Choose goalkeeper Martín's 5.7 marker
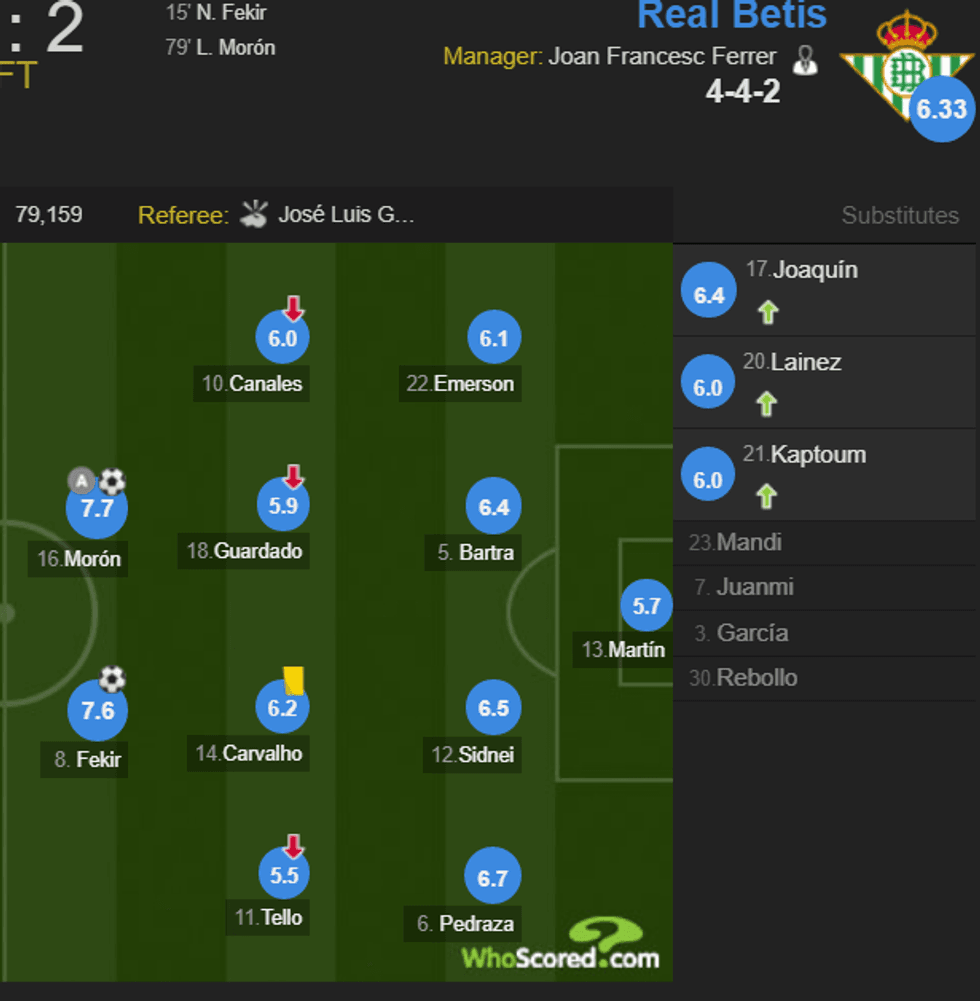Image resolution: width=980 pixels, height=1001 pixels. point(646,606)
